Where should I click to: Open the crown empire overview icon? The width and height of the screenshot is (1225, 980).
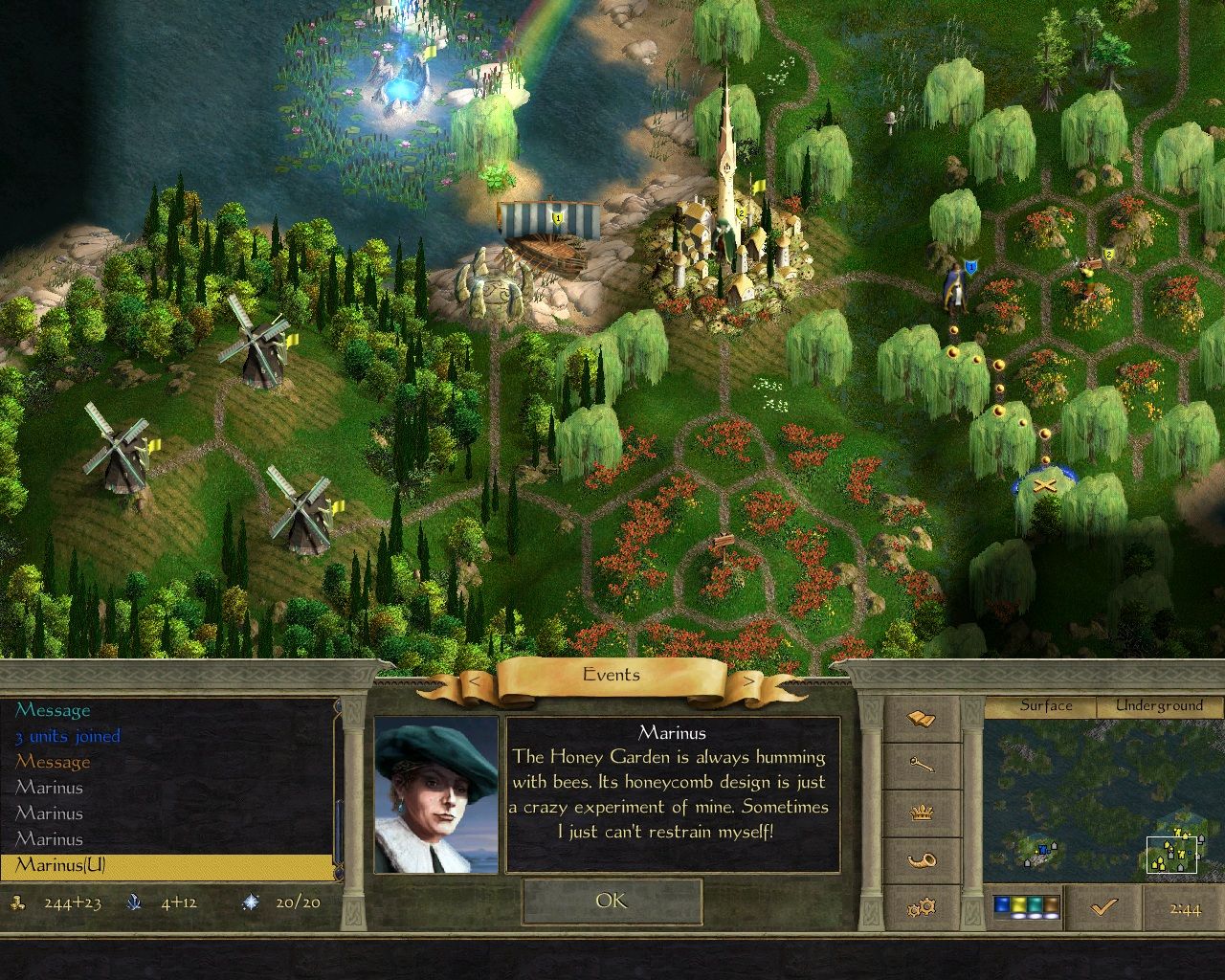click(x=922, y=812)
